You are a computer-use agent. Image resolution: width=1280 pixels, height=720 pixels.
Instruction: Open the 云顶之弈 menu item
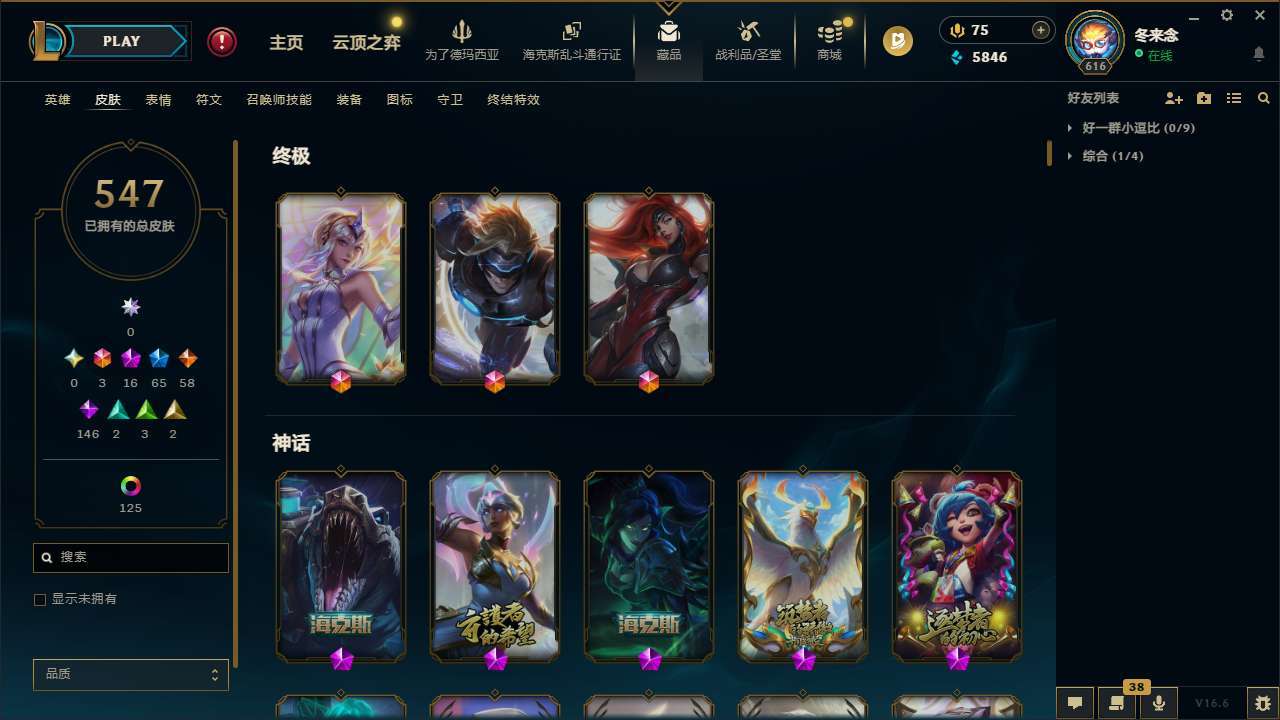(364, 41)
